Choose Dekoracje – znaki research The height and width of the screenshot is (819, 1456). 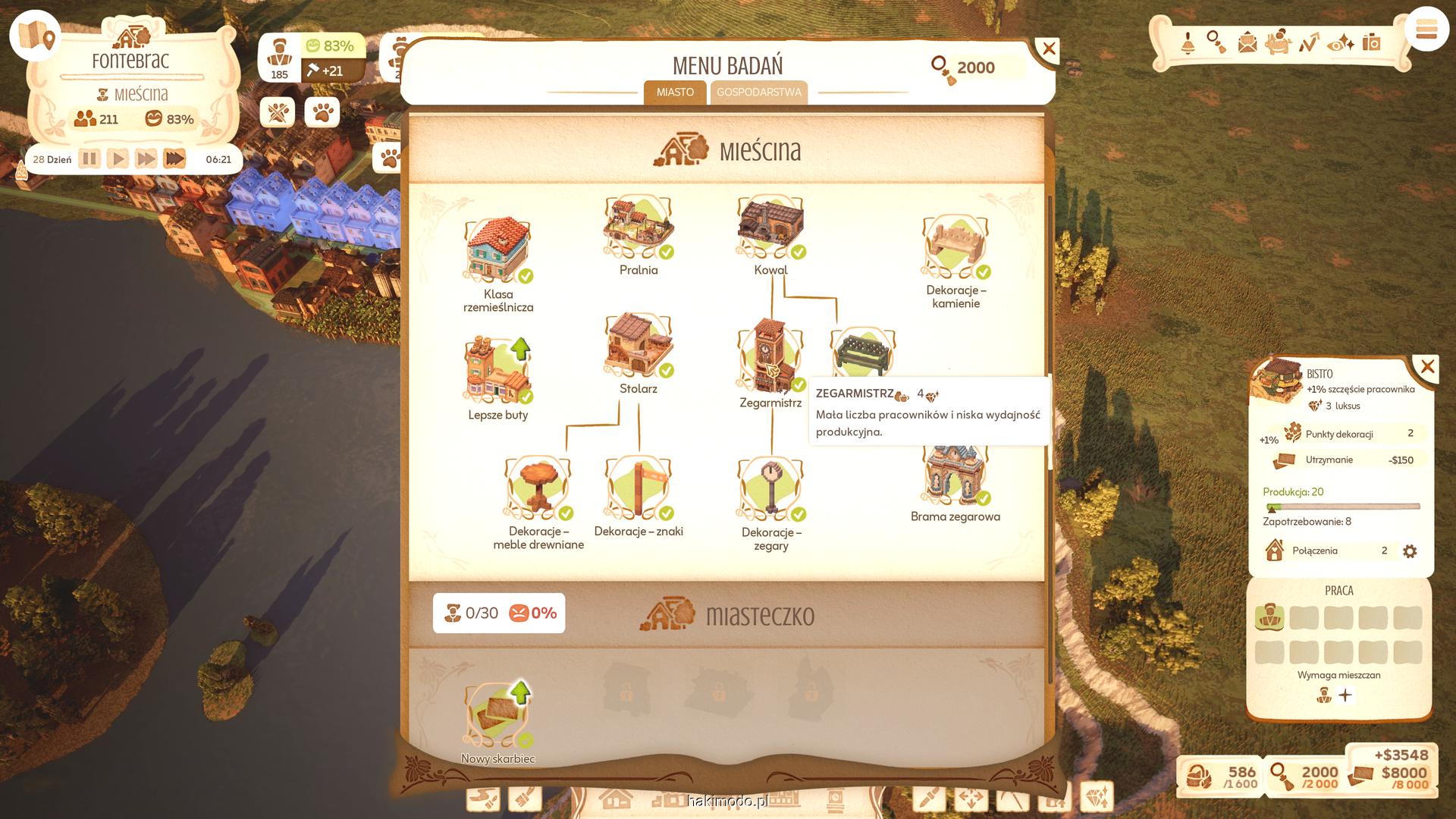638,488
